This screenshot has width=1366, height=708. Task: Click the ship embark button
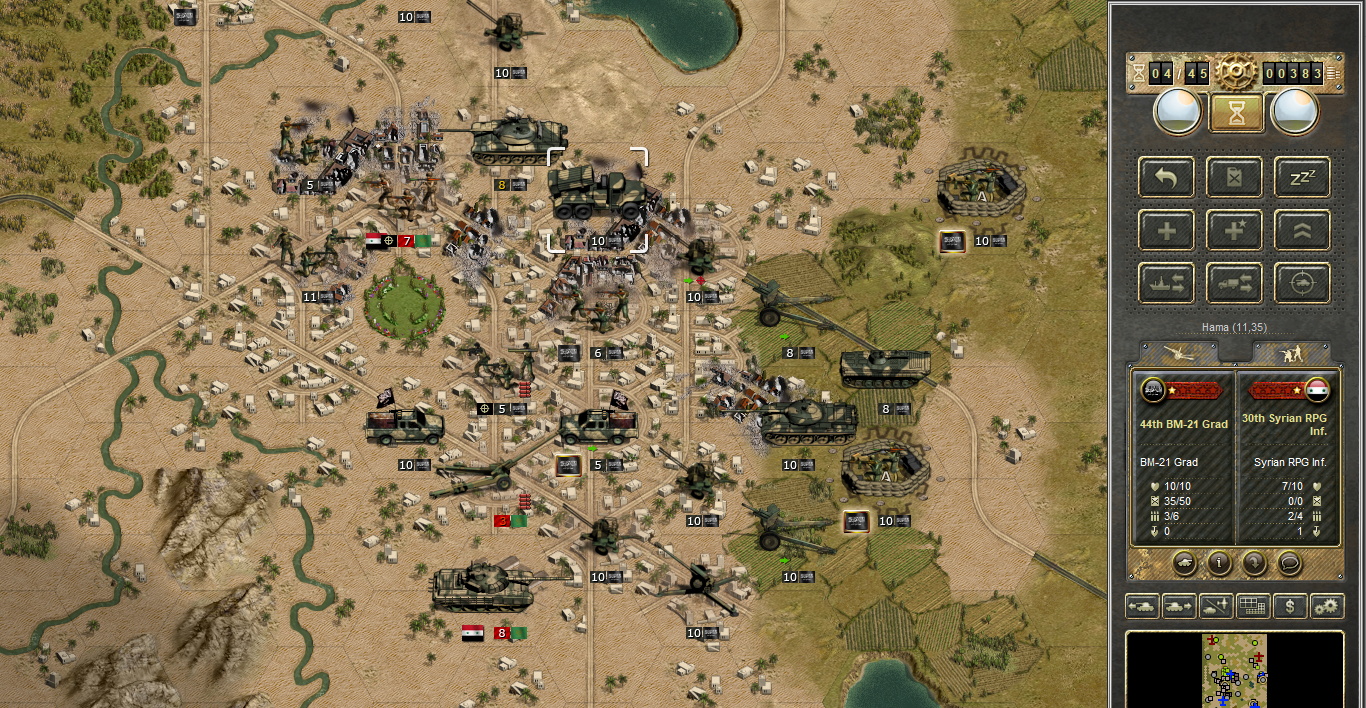pos(1166,283)
